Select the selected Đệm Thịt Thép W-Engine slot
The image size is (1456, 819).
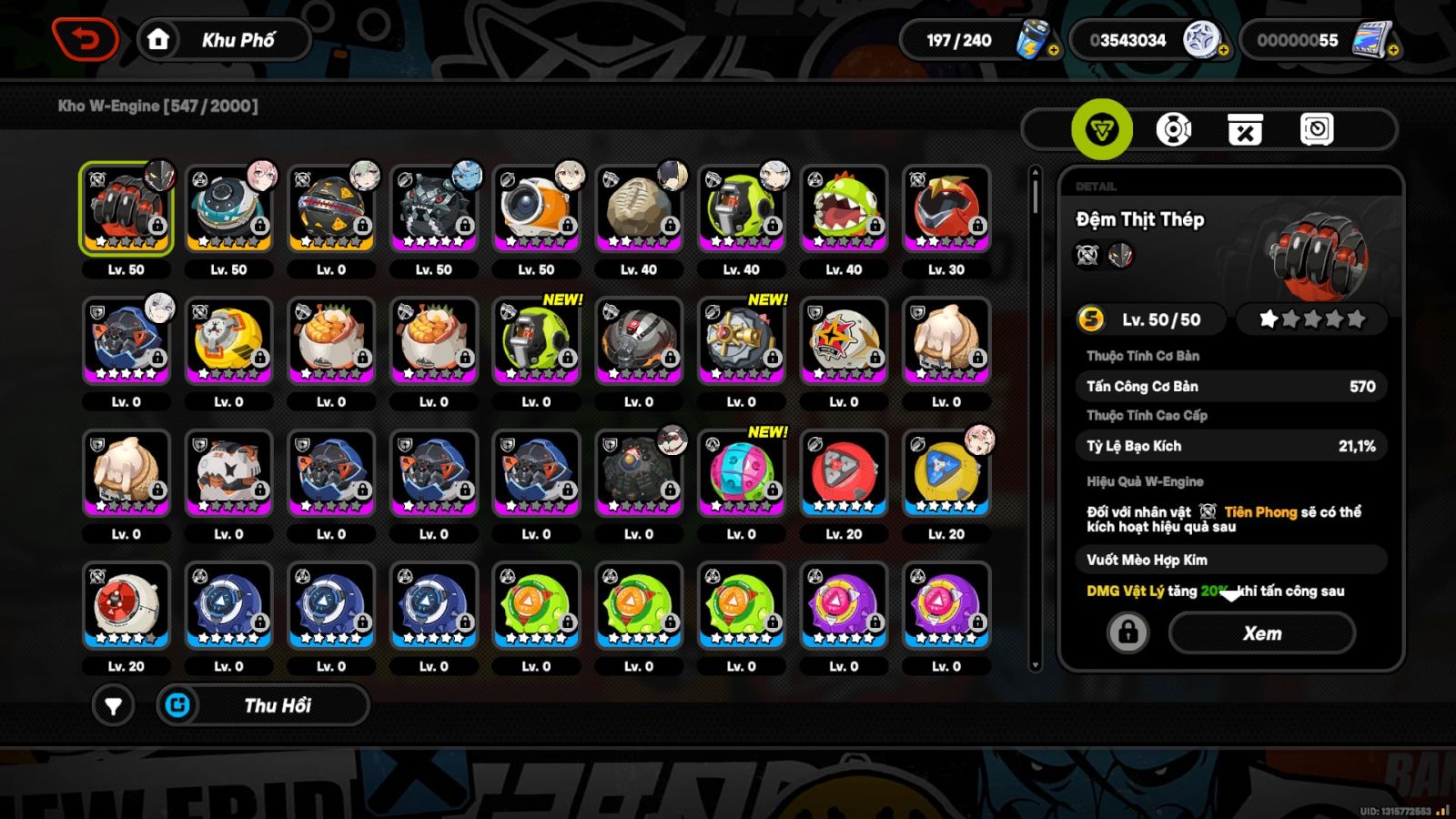pos(126,208)
